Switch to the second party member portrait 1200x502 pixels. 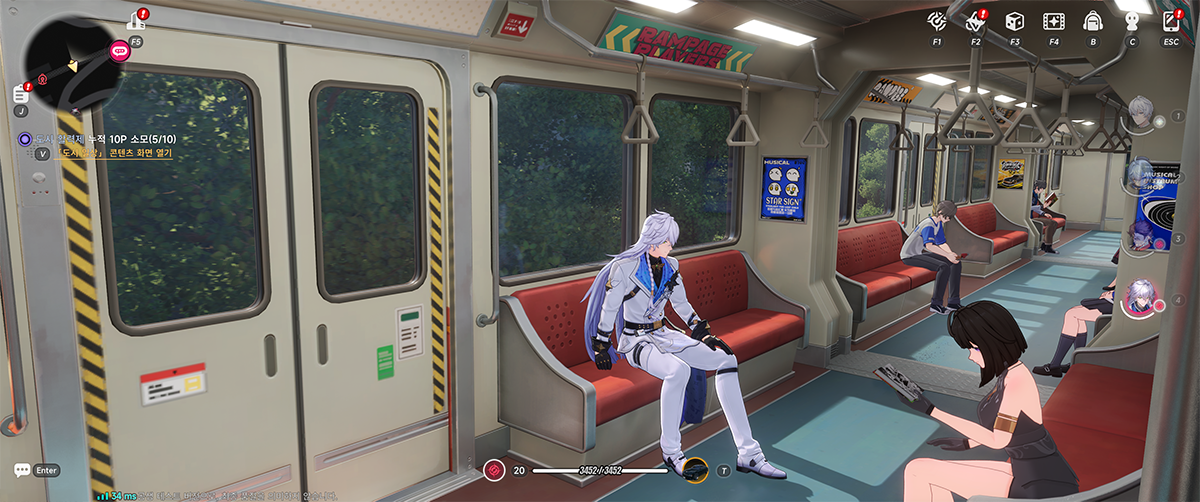[1140, 176]
